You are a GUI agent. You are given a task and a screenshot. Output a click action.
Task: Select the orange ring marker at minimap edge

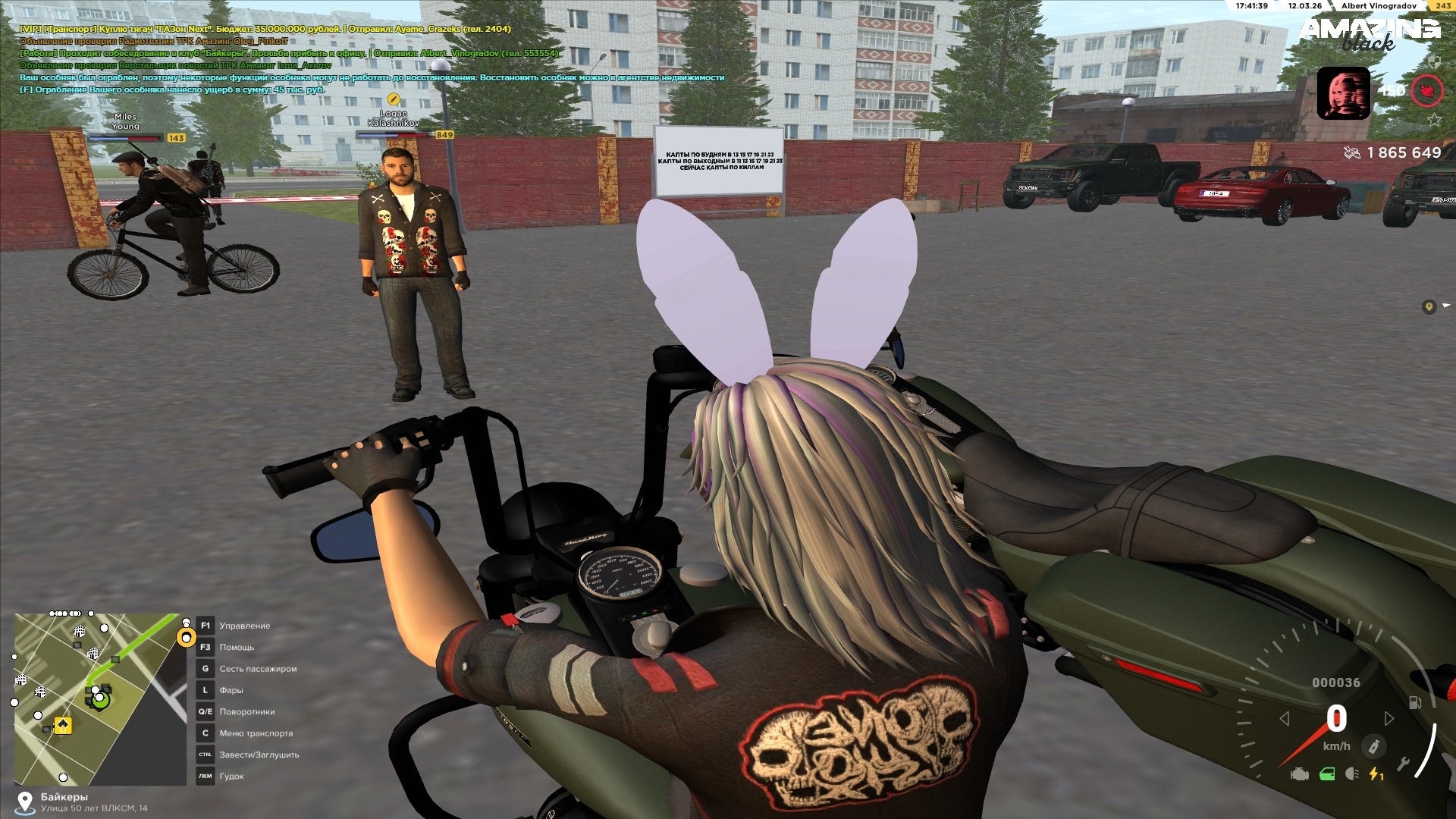186,638
